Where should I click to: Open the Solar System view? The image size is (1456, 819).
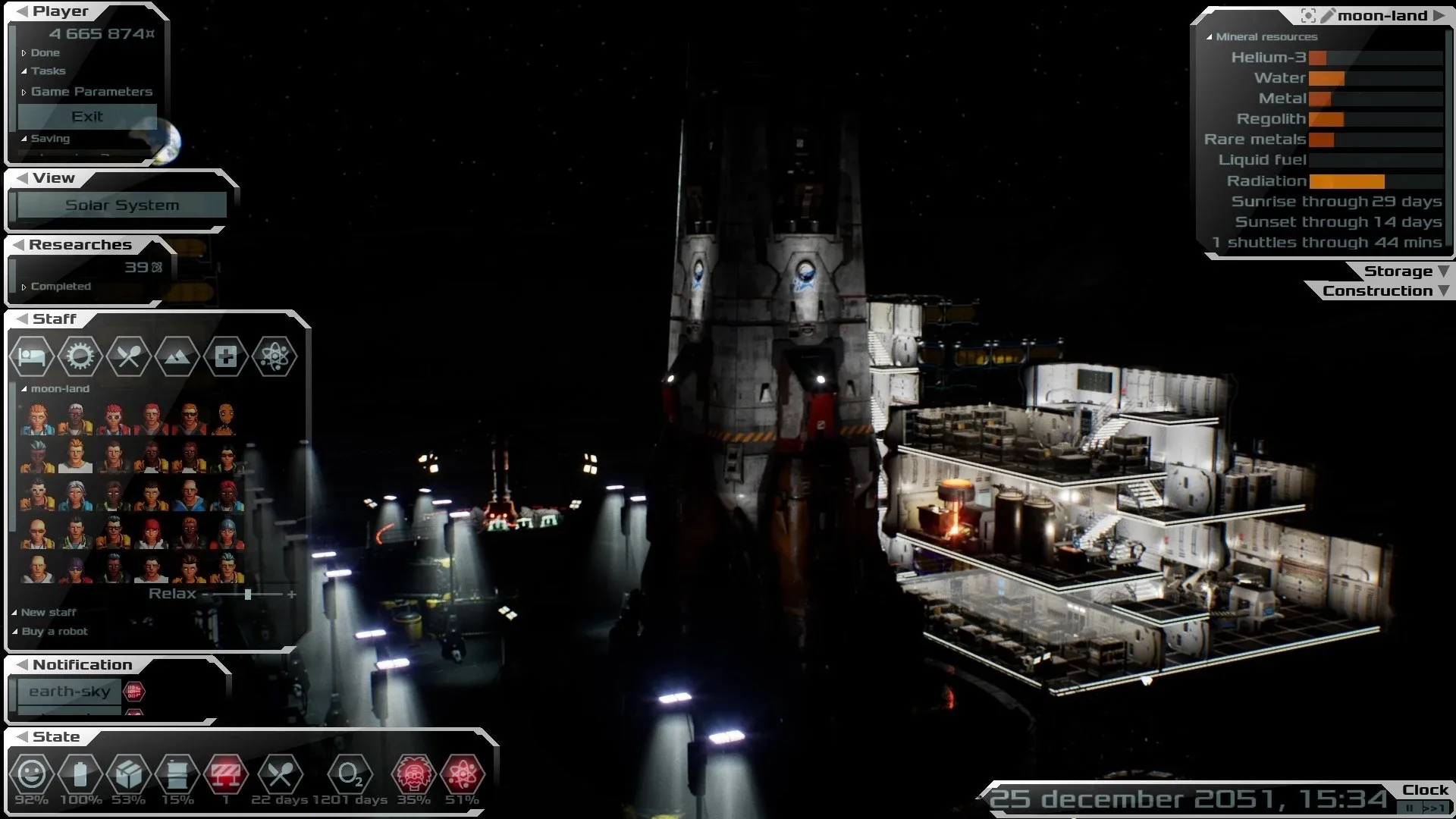pyautogui.click(x=122, y=205)
